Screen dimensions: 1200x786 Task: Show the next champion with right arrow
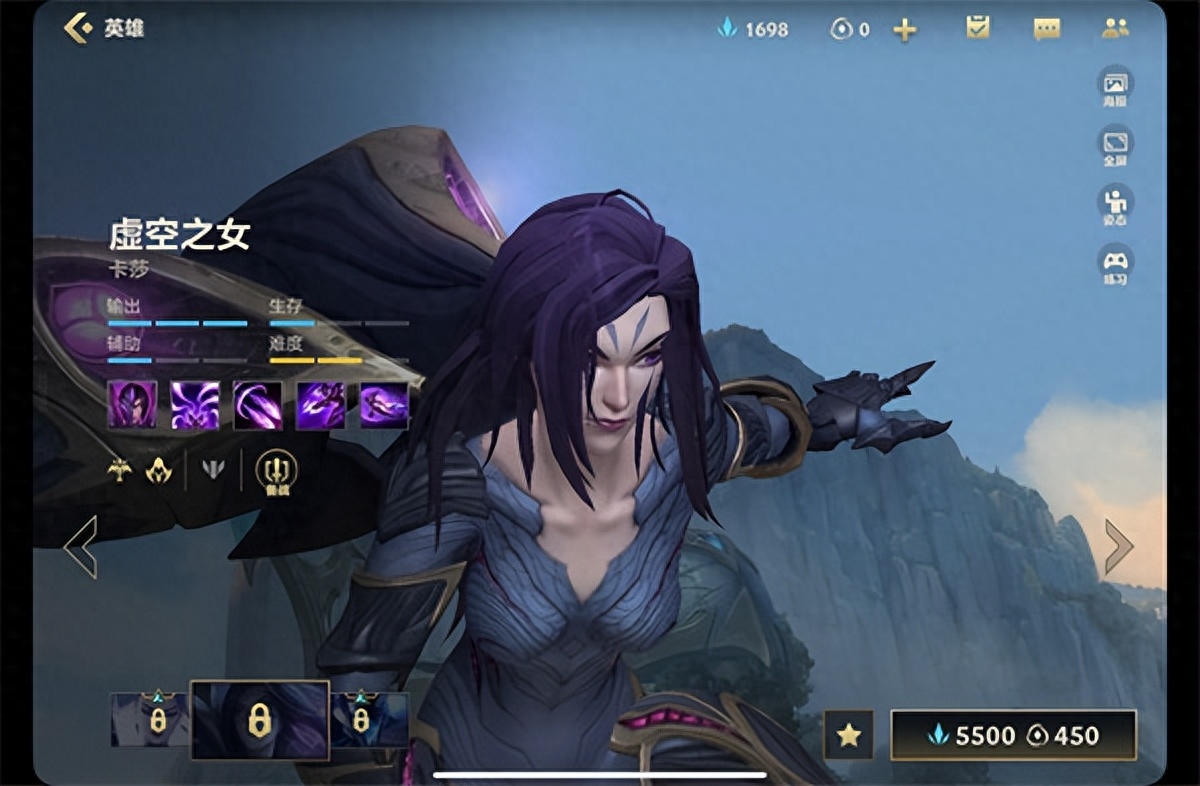pyautogui.click(x=1118, y=546)
